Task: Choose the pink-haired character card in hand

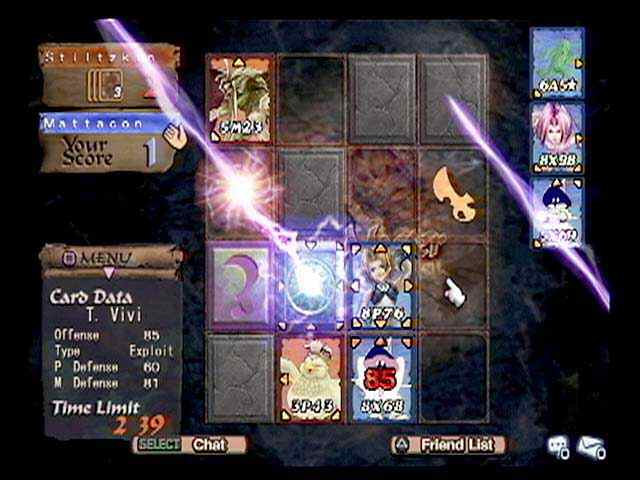Action: [x=556, y=136]
